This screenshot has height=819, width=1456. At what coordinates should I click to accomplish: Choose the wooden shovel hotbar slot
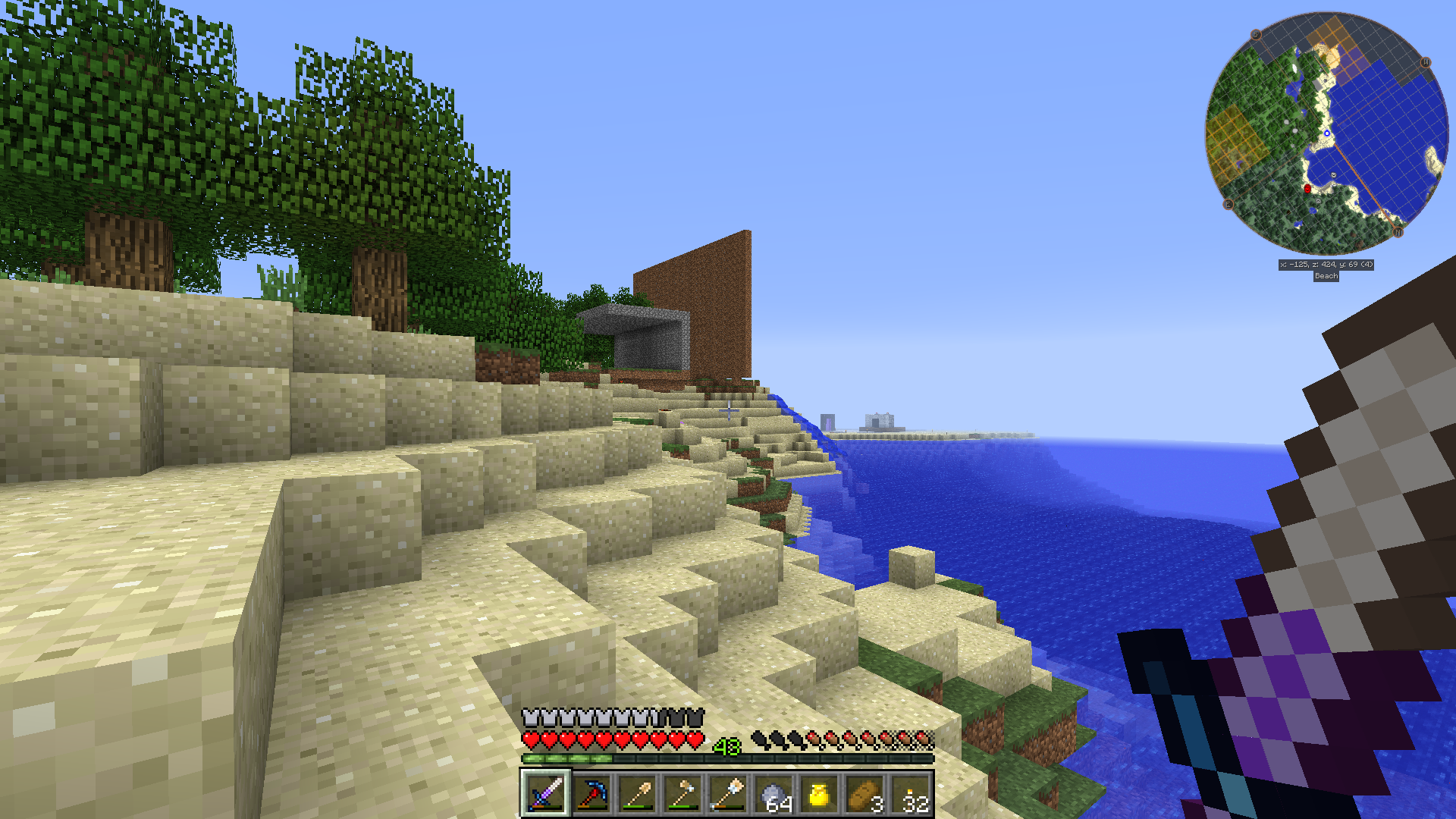pyautogui.click(x=636, y=794)
